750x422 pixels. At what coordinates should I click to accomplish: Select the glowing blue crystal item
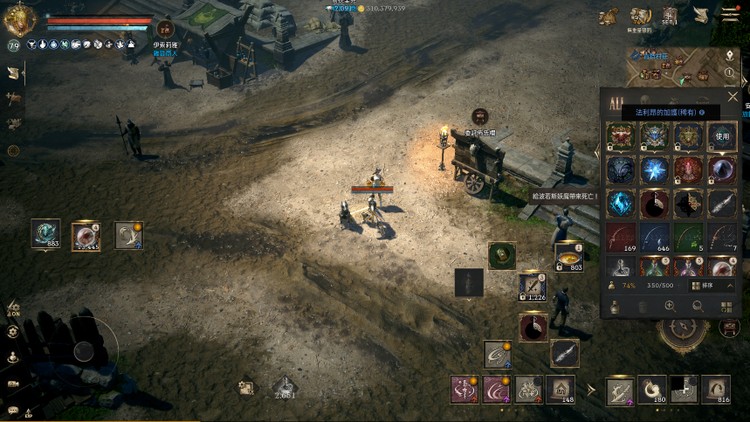point(655,169)
